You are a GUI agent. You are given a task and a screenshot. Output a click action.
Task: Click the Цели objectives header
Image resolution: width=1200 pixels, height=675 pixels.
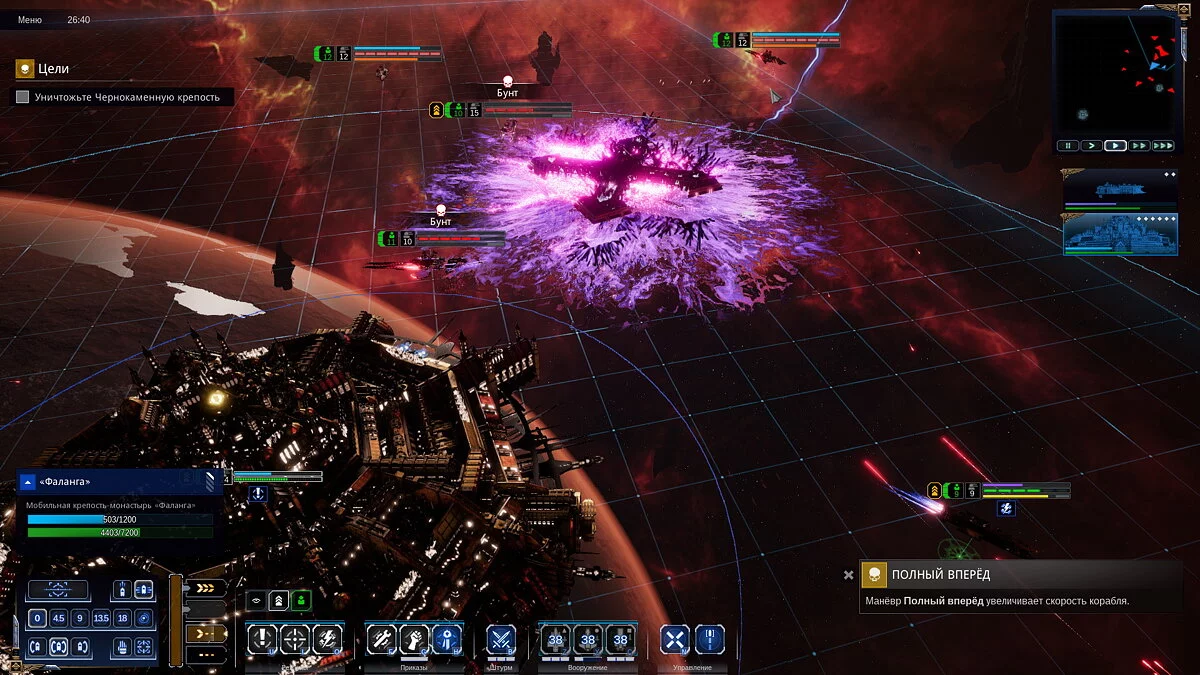coord(54,69)
